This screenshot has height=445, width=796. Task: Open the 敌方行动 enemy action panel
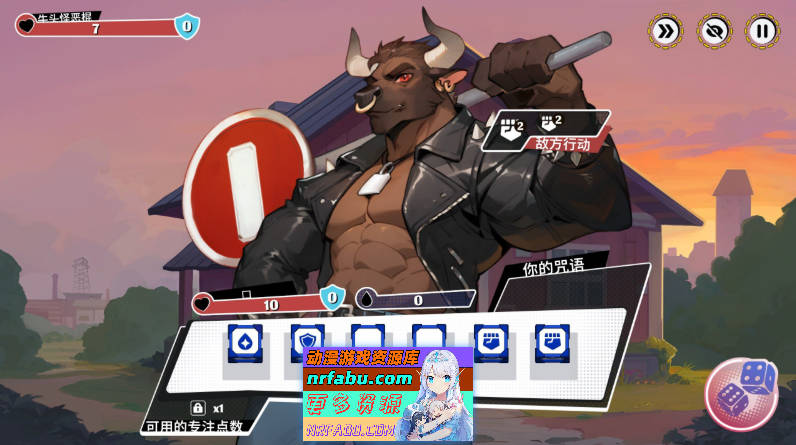(x=547, y=131)
